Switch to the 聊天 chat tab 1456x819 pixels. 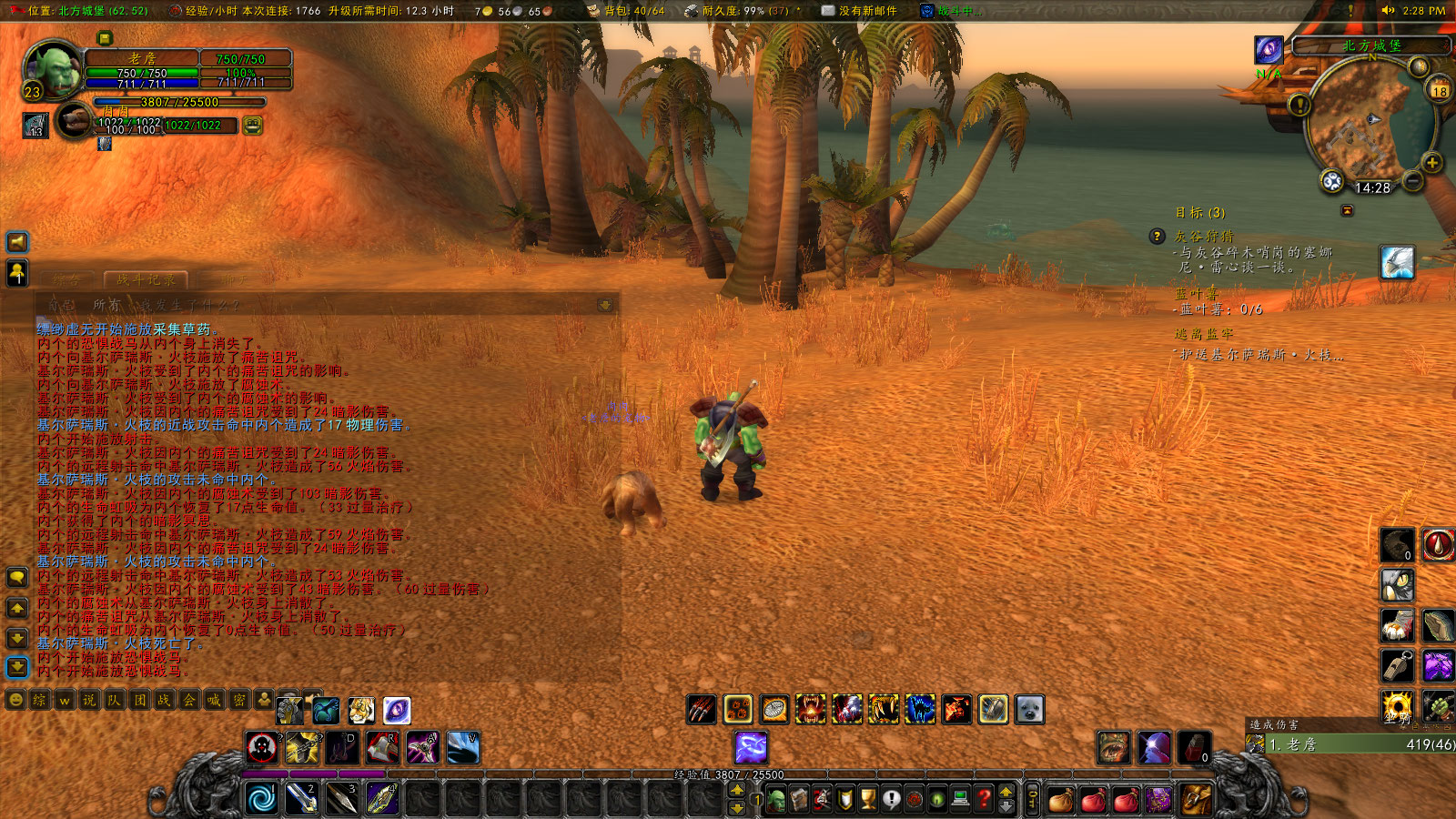[x=235, y=279]
